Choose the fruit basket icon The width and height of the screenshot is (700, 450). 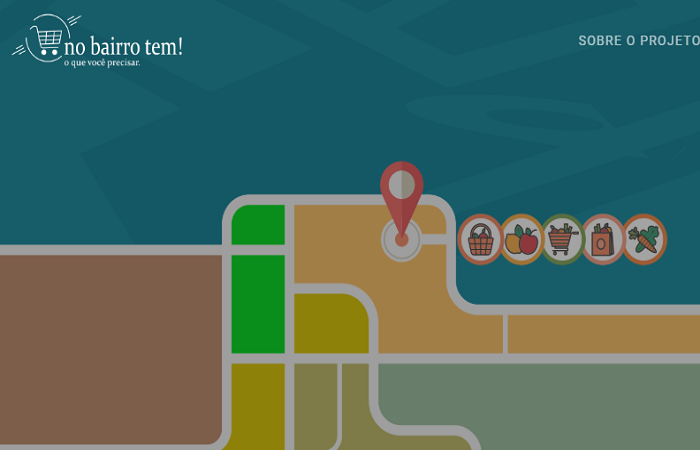481,240
